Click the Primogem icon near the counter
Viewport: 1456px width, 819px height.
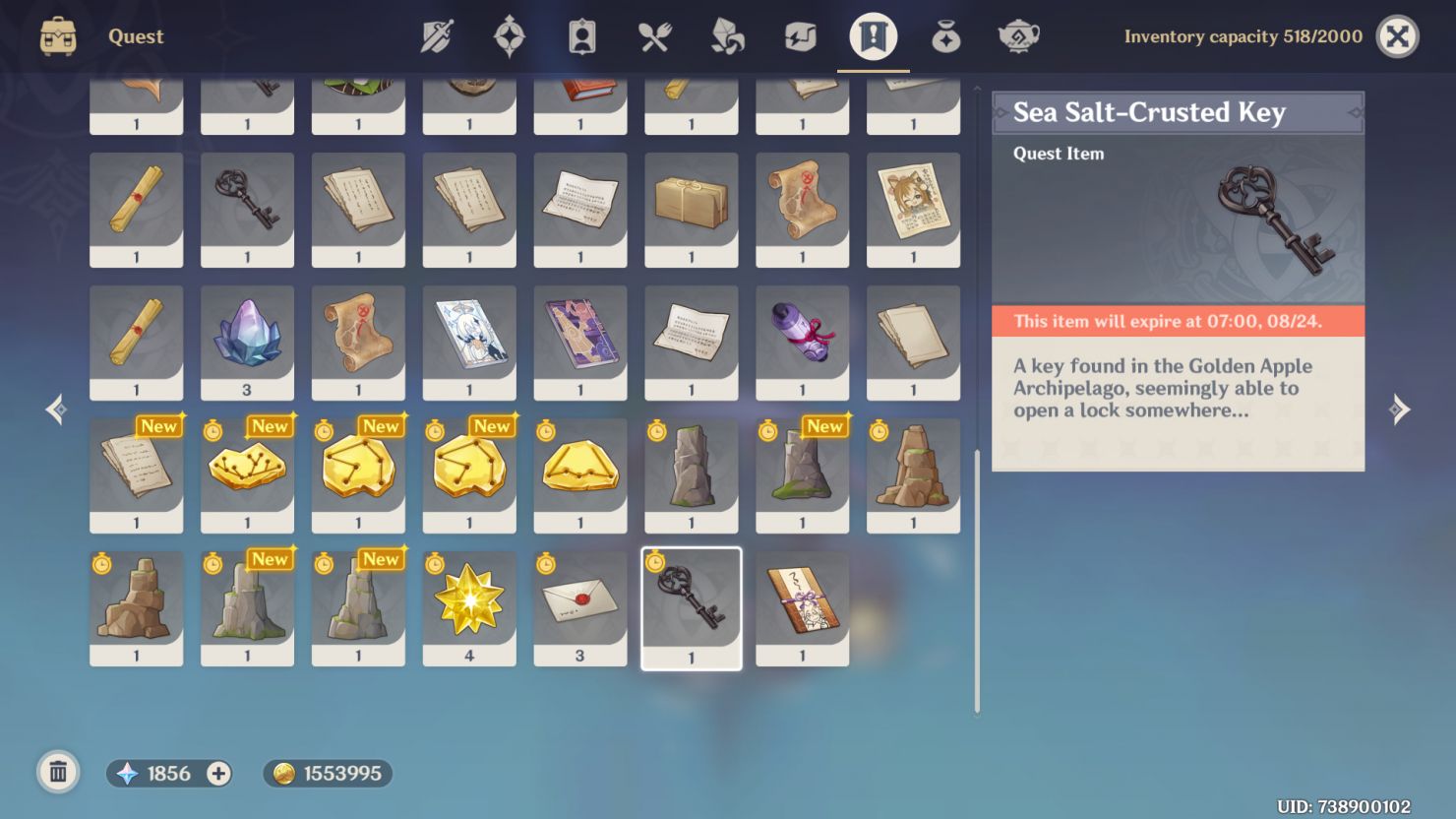click(127, 774)
